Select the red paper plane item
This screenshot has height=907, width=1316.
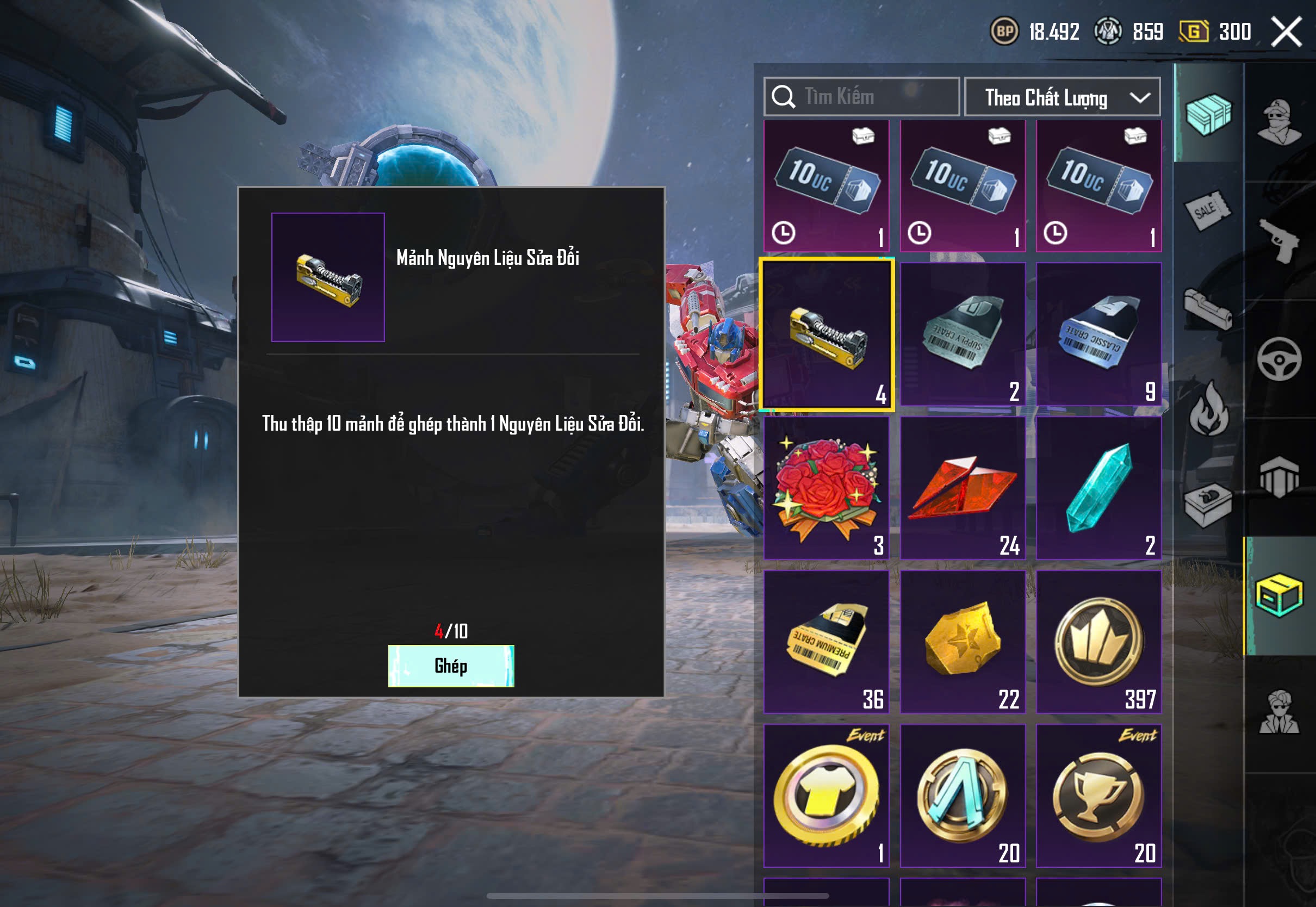[963, 488]
